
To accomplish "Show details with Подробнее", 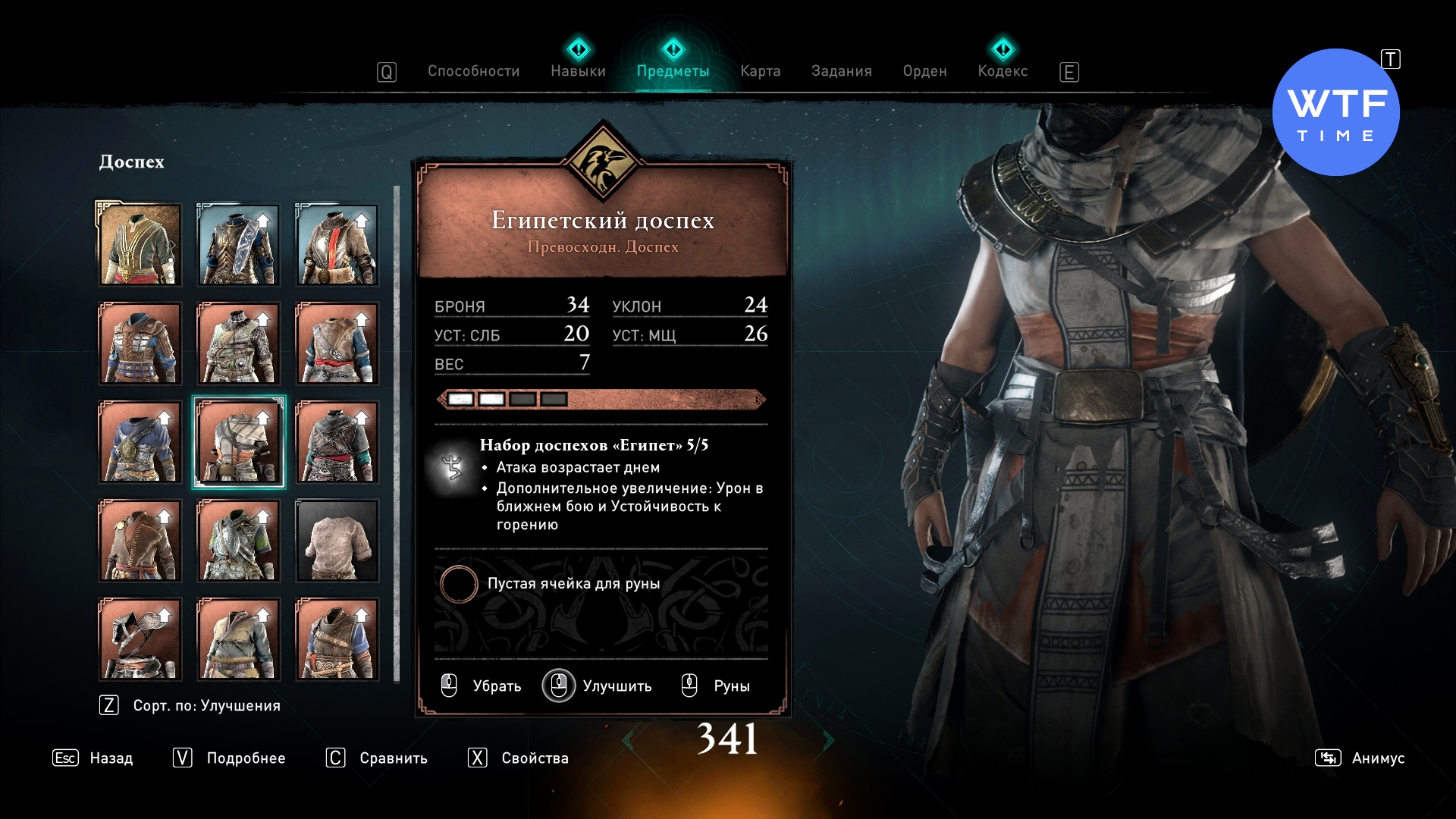I will coord(230,758).
